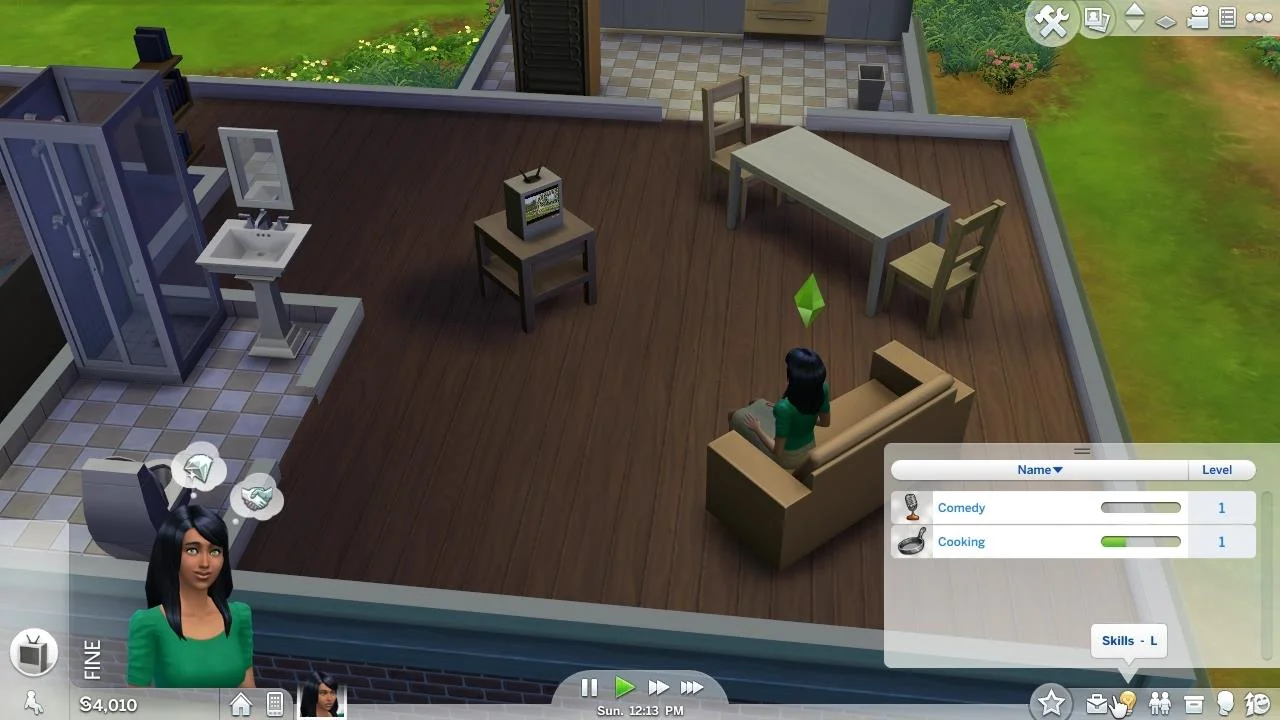1280x720 pixels.
Task: Open the Name sort dropdown in Skills panel
Action: 1039,470
